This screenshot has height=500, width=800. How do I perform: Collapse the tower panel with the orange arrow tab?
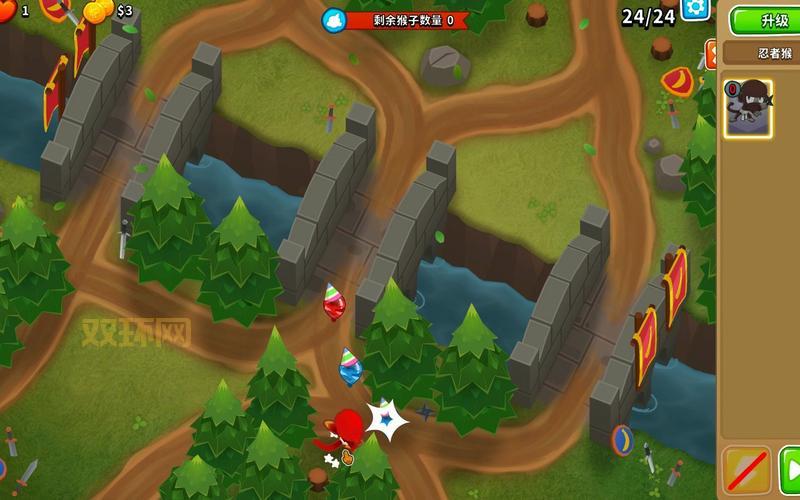click(711, 54)
